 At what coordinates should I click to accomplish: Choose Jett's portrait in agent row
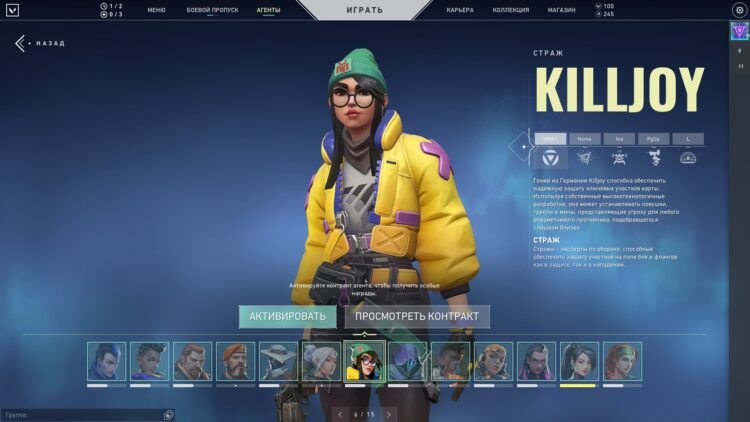click(321, 361)
